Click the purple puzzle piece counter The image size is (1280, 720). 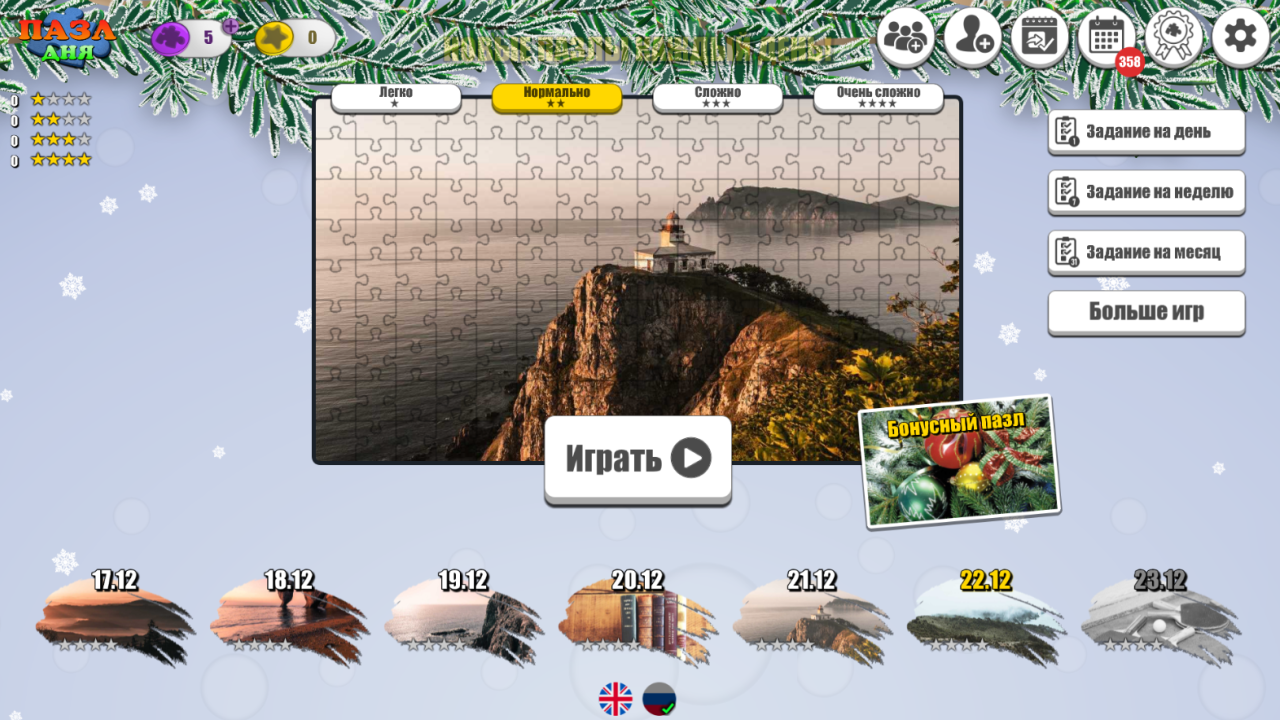click(172, 36)
